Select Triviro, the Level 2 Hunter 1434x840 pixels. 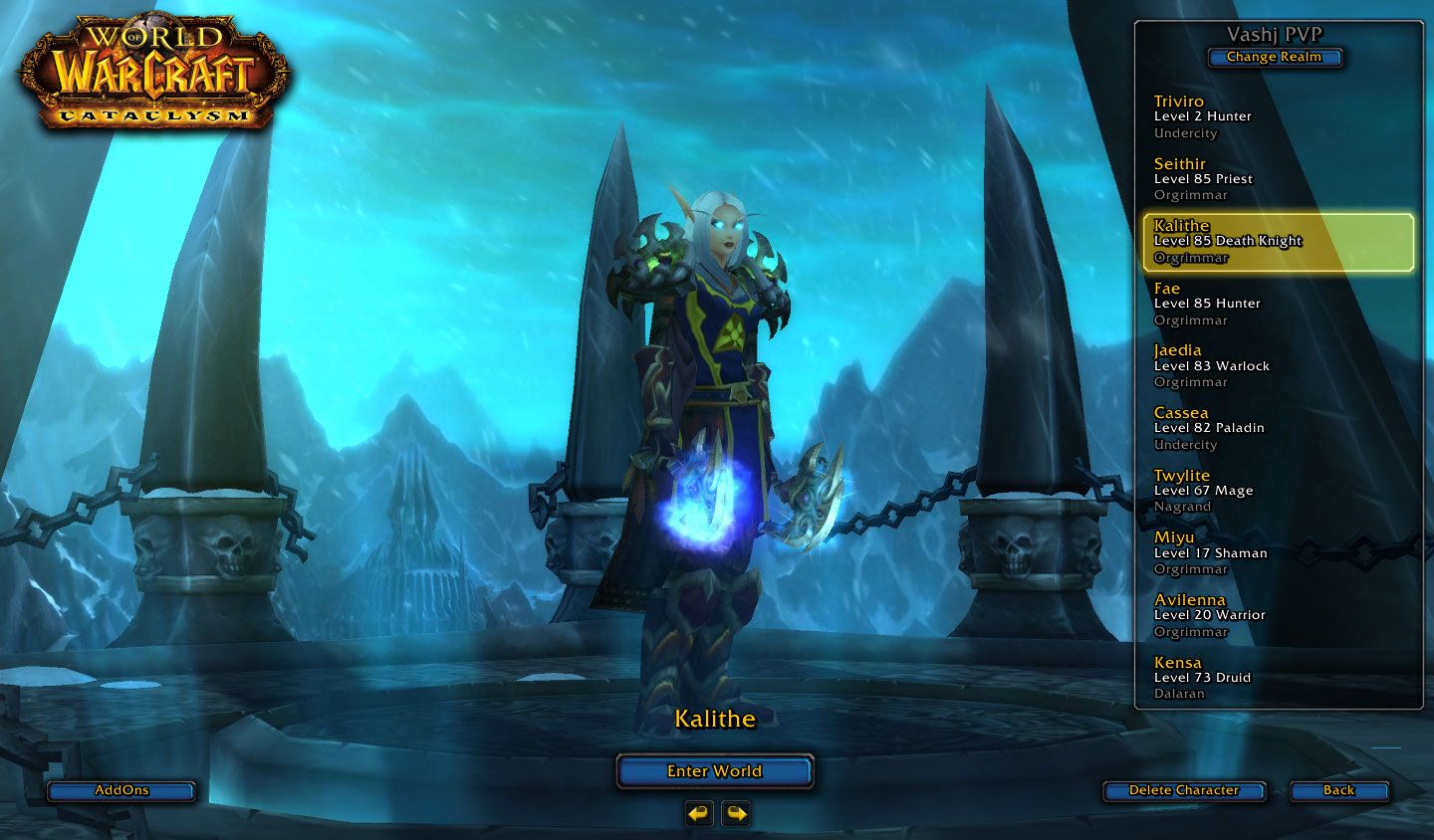pyautogui.click(x=1278, y=117)
